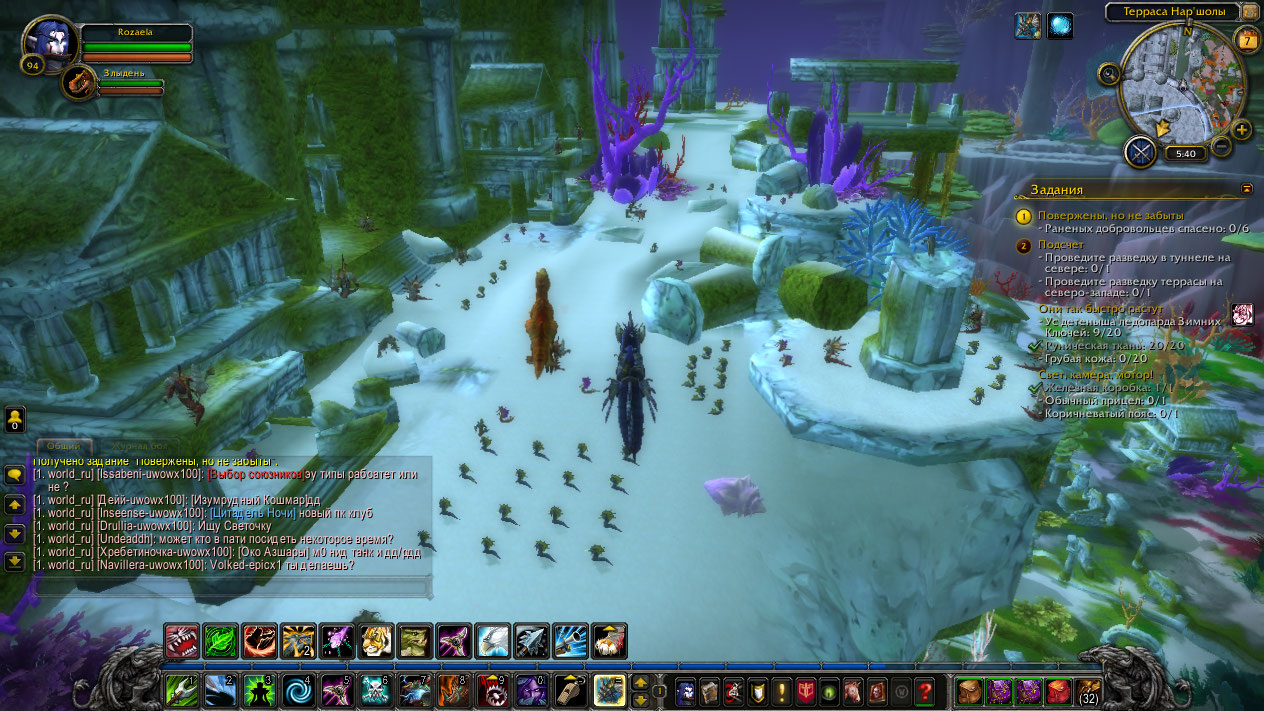
Task: Open the horse head mounts collection button
Action: pos(853,691)
